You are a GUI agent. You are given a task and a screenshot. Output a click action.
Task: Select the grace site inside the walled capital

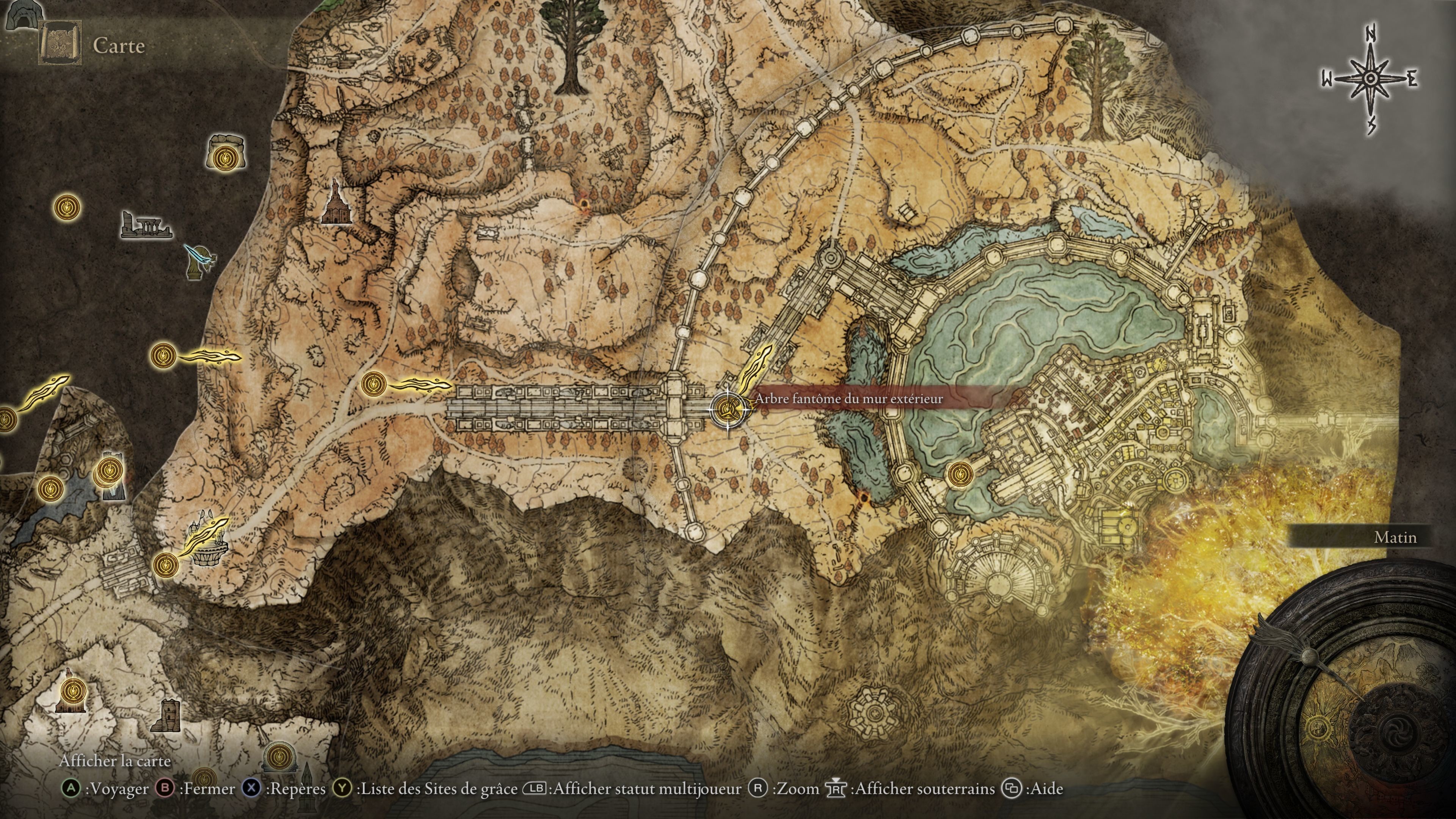[x=960, y=474]
